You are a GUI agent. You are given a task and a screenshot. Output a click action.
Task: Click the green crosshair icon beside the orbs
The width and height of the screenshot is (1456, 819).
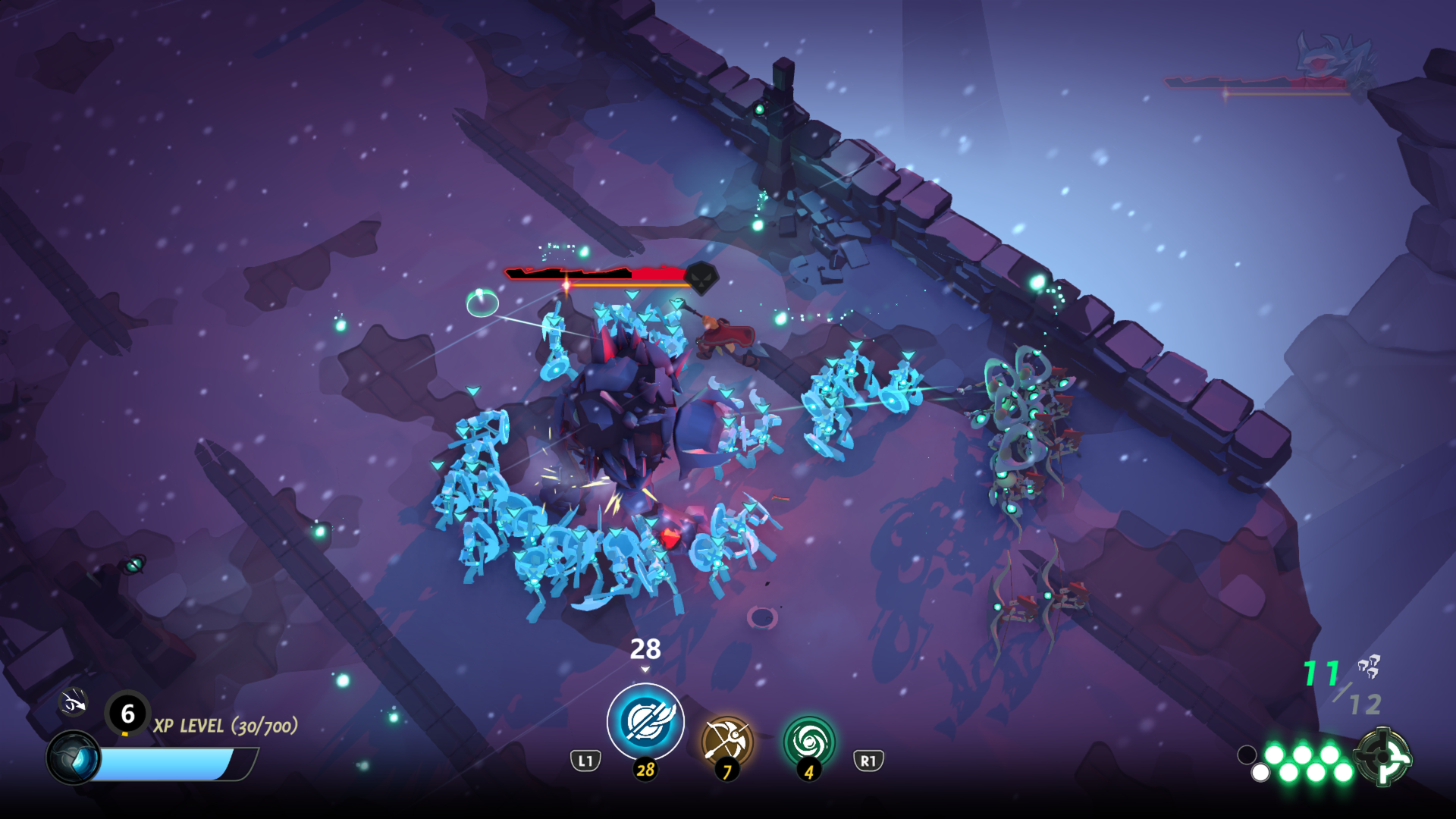click(x=1384, y=756)
